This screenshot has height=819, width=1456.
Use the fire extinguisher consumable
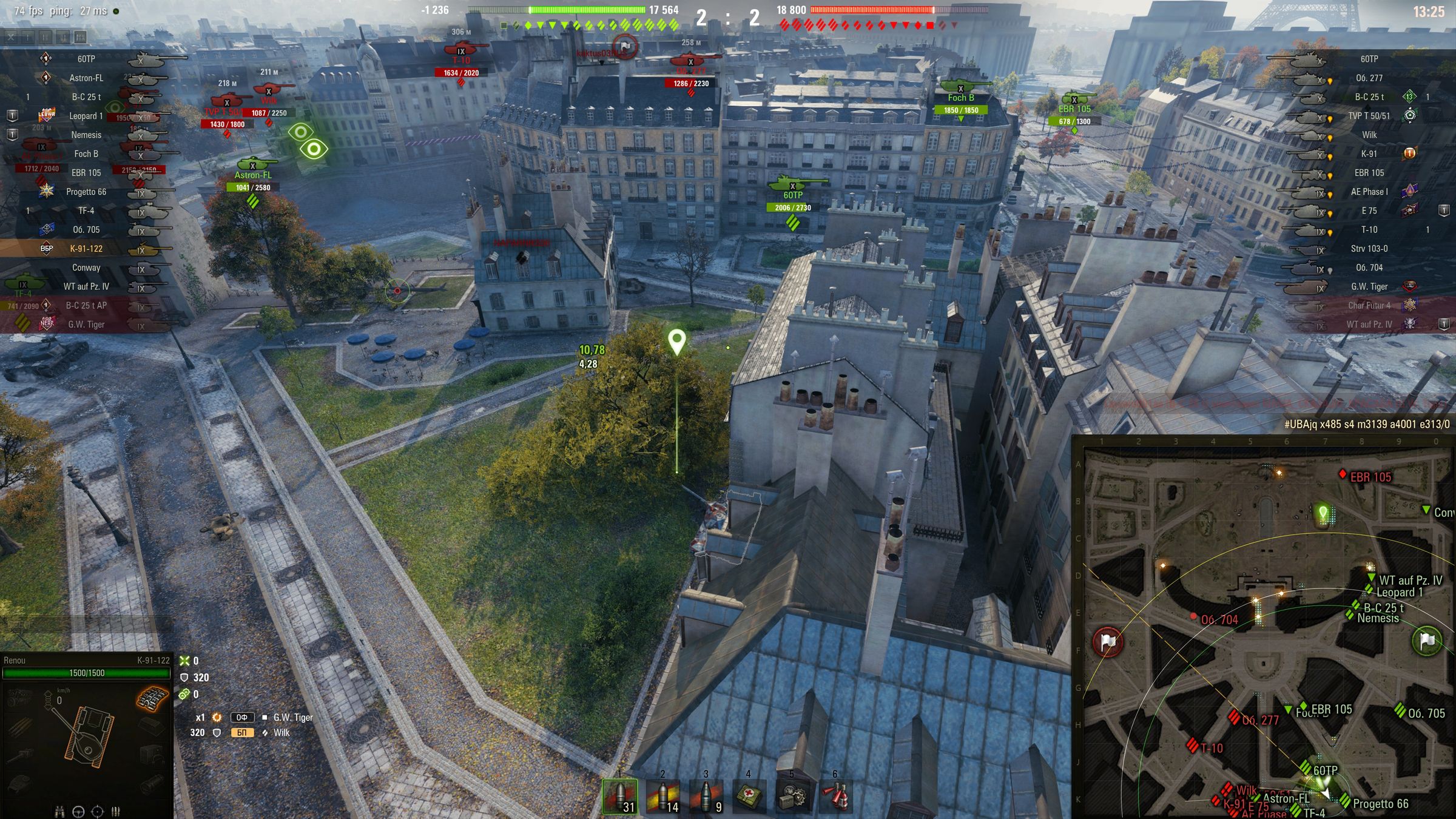tap(835, 795)
